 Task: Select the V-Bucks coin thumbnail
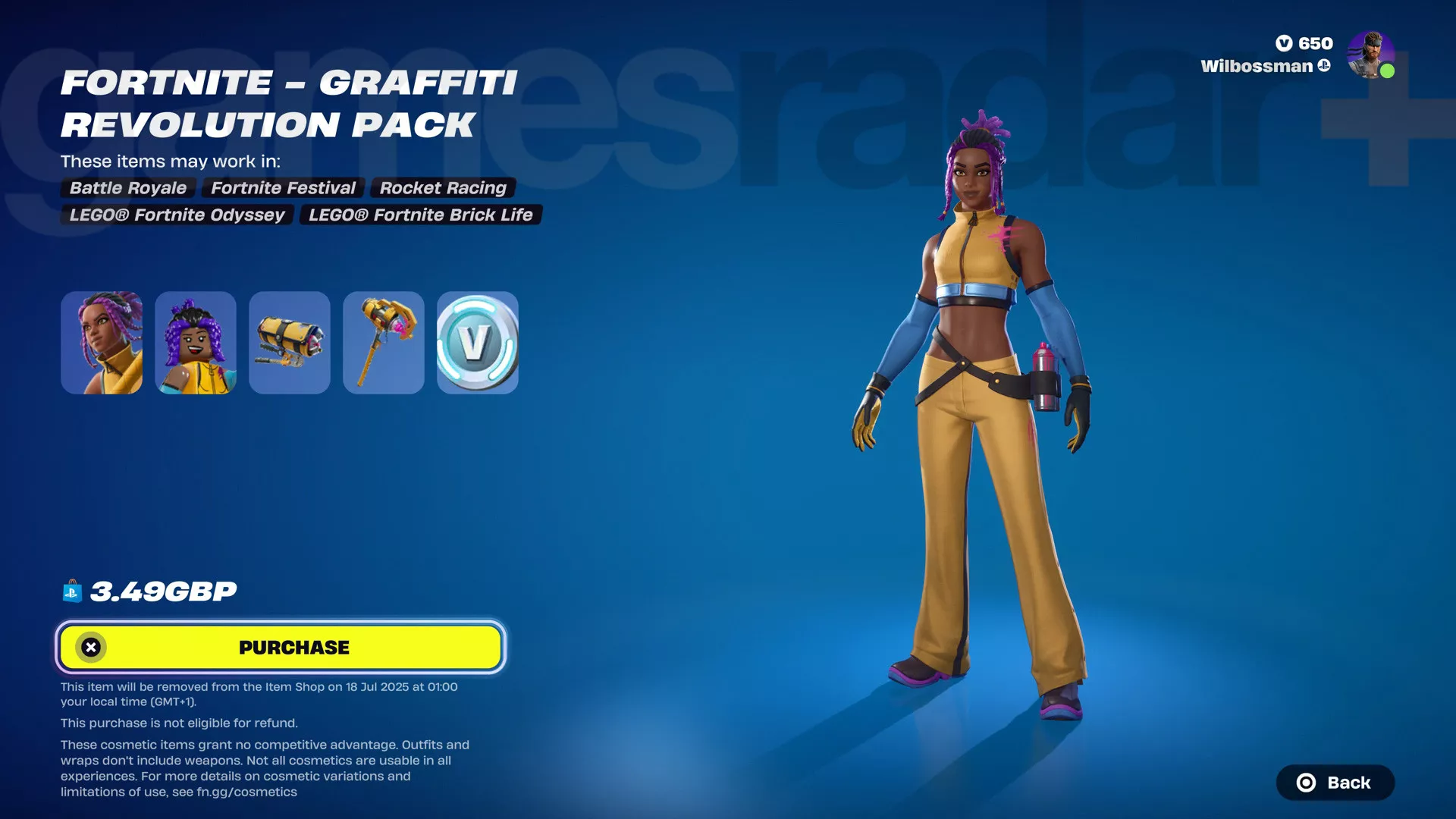pyautogui.click(x=478, y=343)
